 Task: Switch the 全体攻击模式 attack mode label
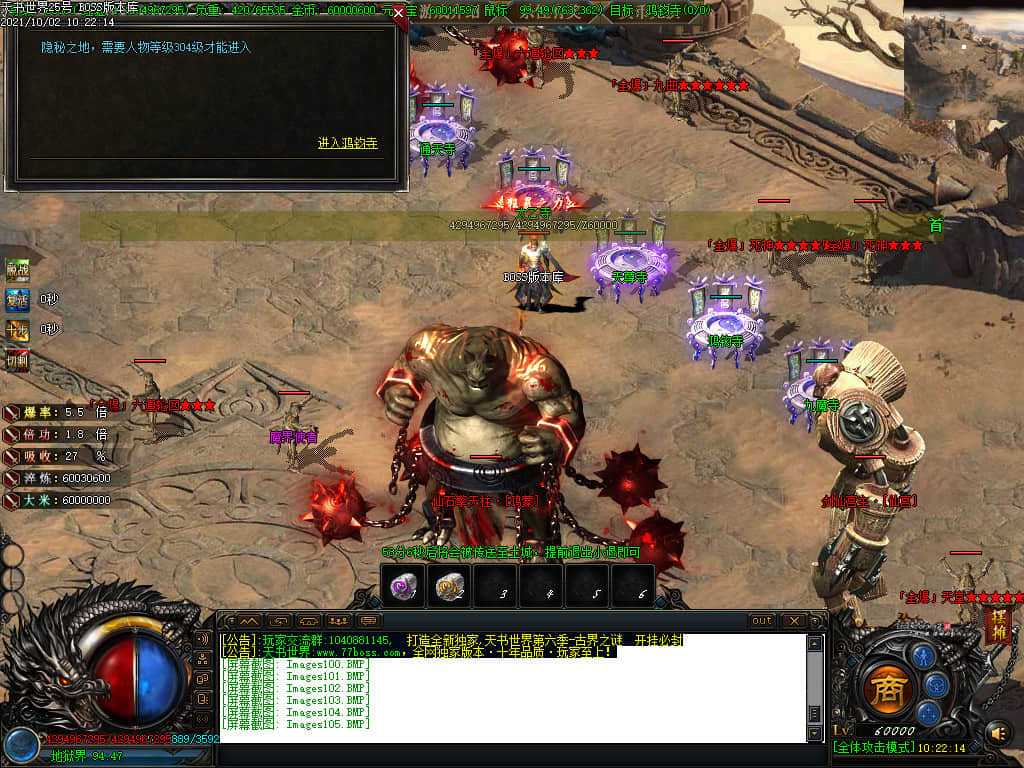pos(871,748)
